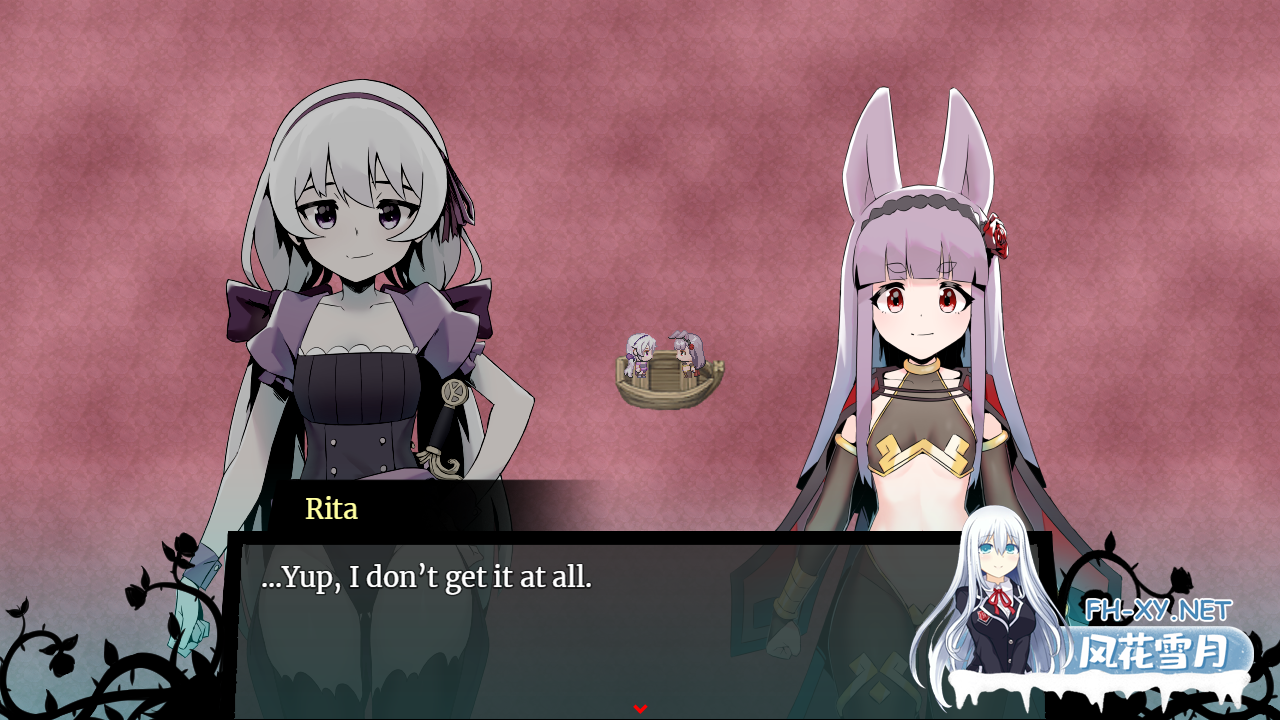Select the chibi bunny-eared sprite on the boat
This screenshot has height=720, width=1280.
686,350
